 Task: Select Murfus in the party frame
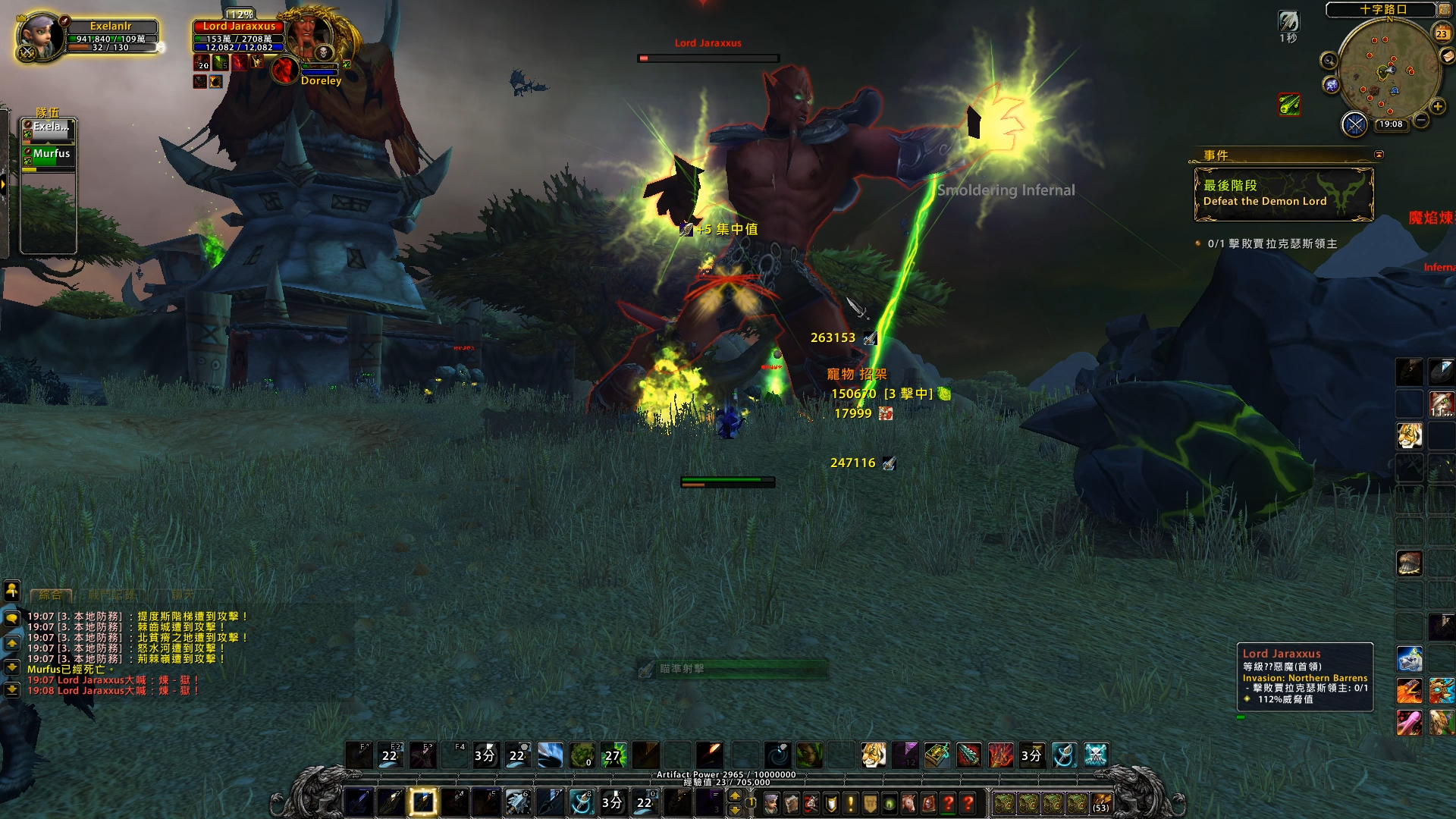[x=50, y=157]
